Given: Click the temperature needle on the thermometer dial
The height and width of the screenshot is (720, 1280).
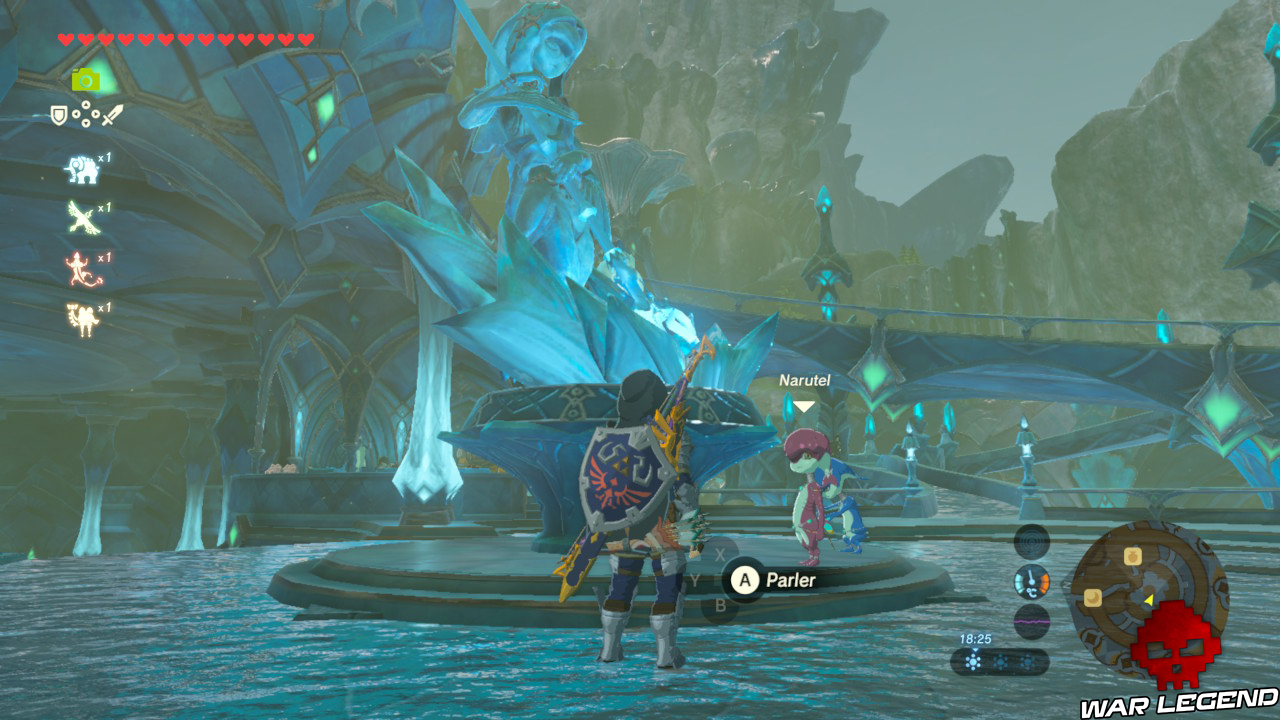Looking at the screenshot, I should coord(1030,578).
